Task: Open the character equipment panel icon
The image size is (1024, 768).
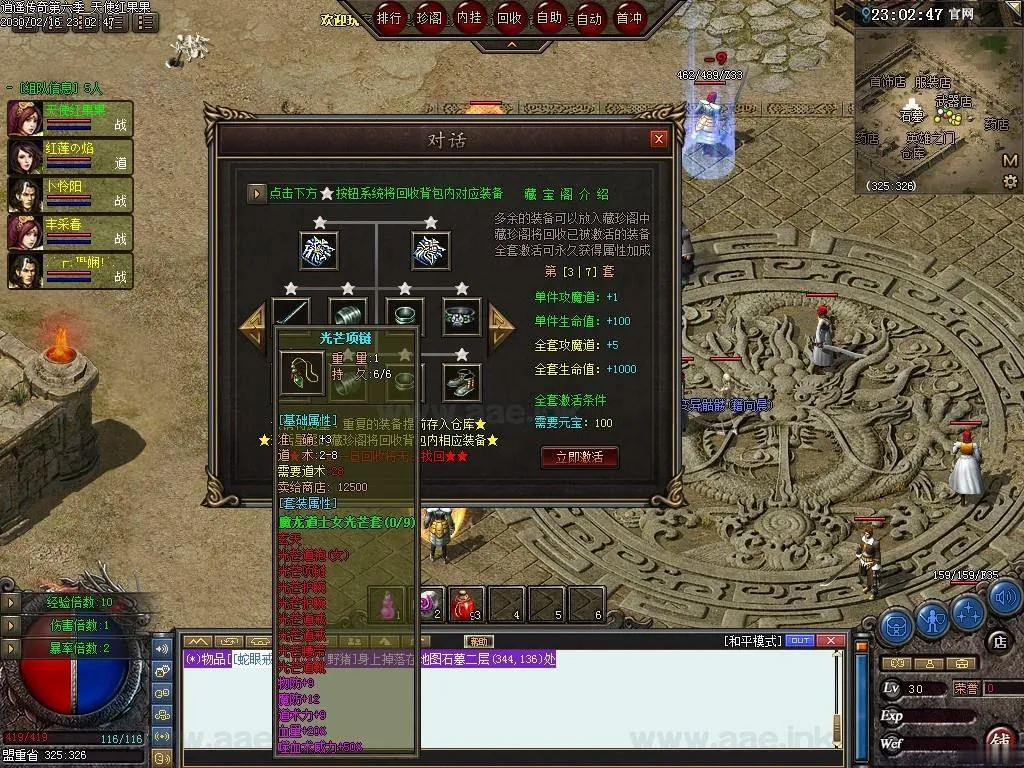Action: [932, 622]
